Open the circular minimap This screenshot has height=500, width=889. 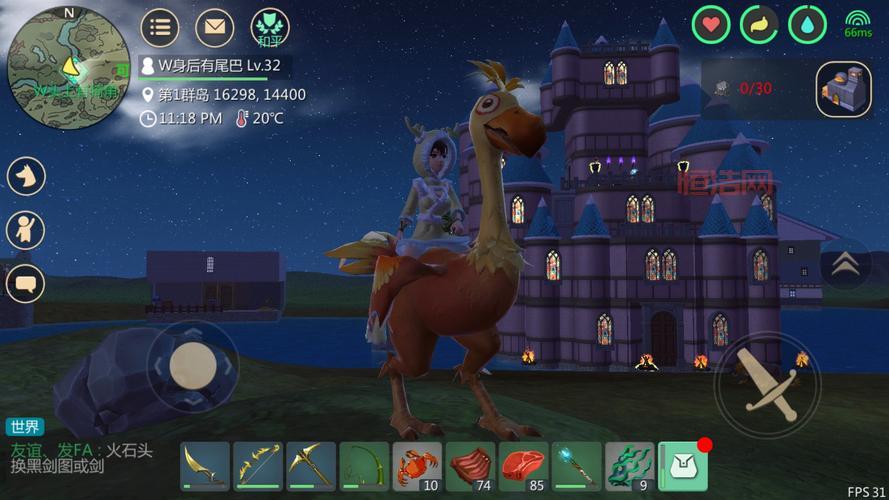click(x=68, y=67)
